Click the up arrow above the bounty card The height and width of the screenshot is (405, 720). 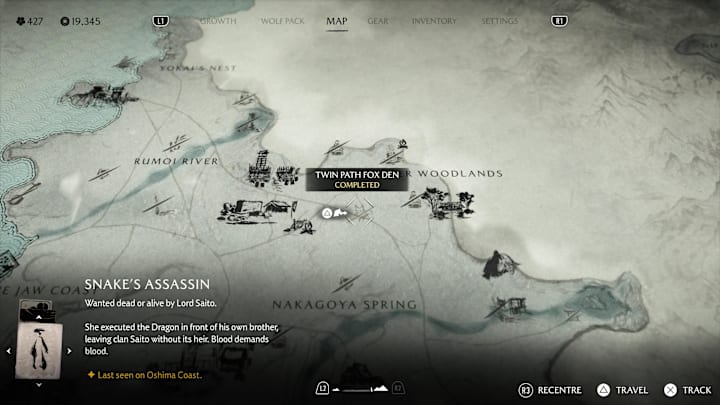pos(40,319)
